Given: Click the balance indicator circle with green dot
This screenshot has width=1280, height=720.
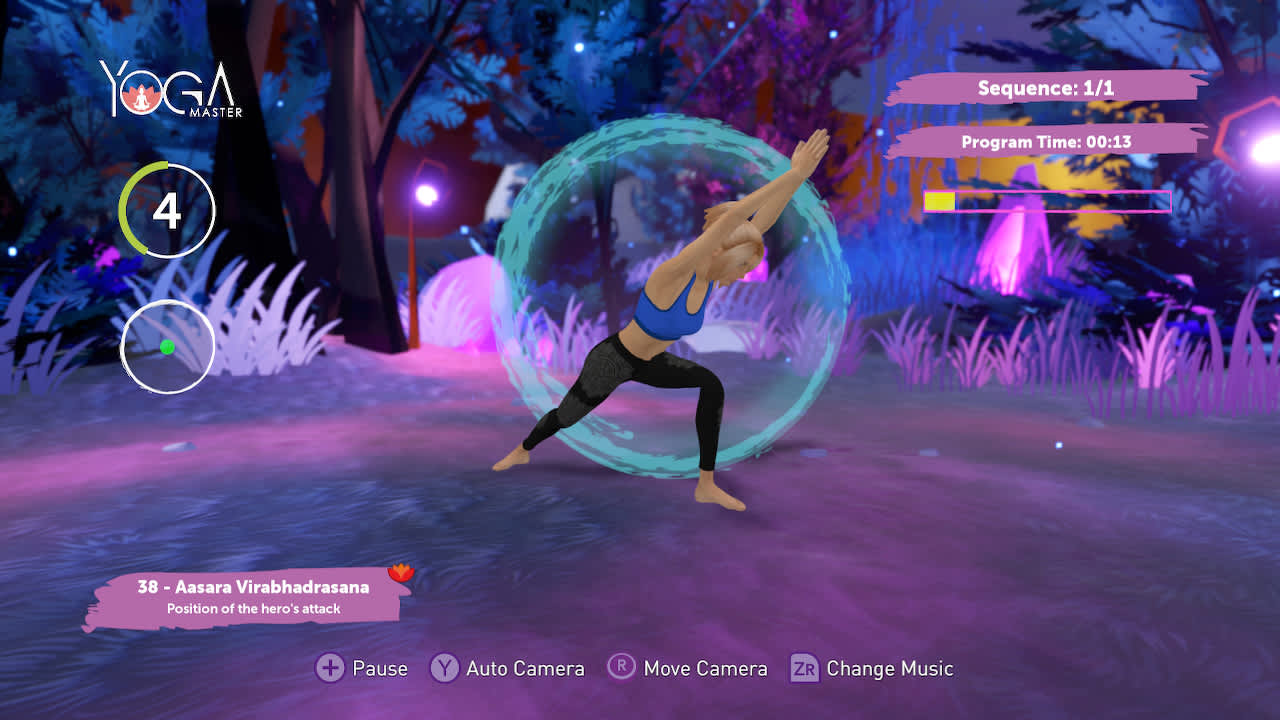Looking at the screenshot, I should (166, 346).
